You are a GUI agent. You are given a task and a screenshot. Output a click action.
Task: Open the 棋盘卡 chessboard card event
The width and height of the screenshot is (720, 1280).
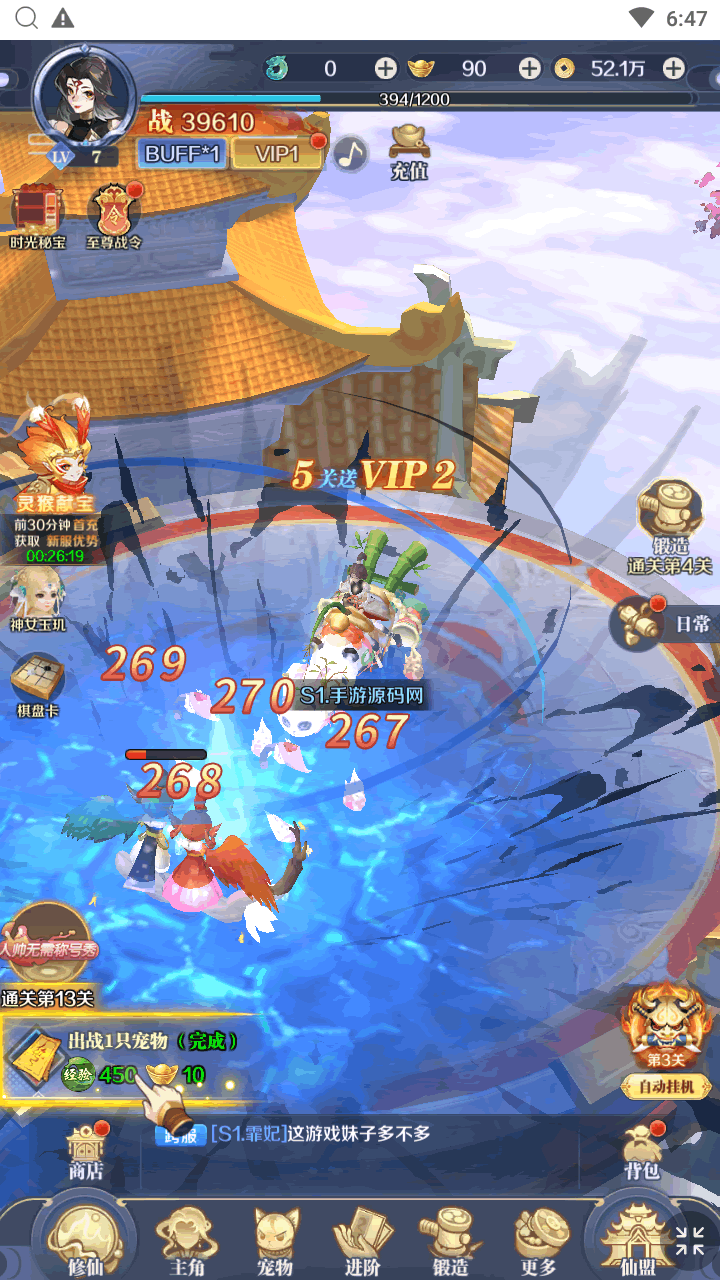point(38,685)
